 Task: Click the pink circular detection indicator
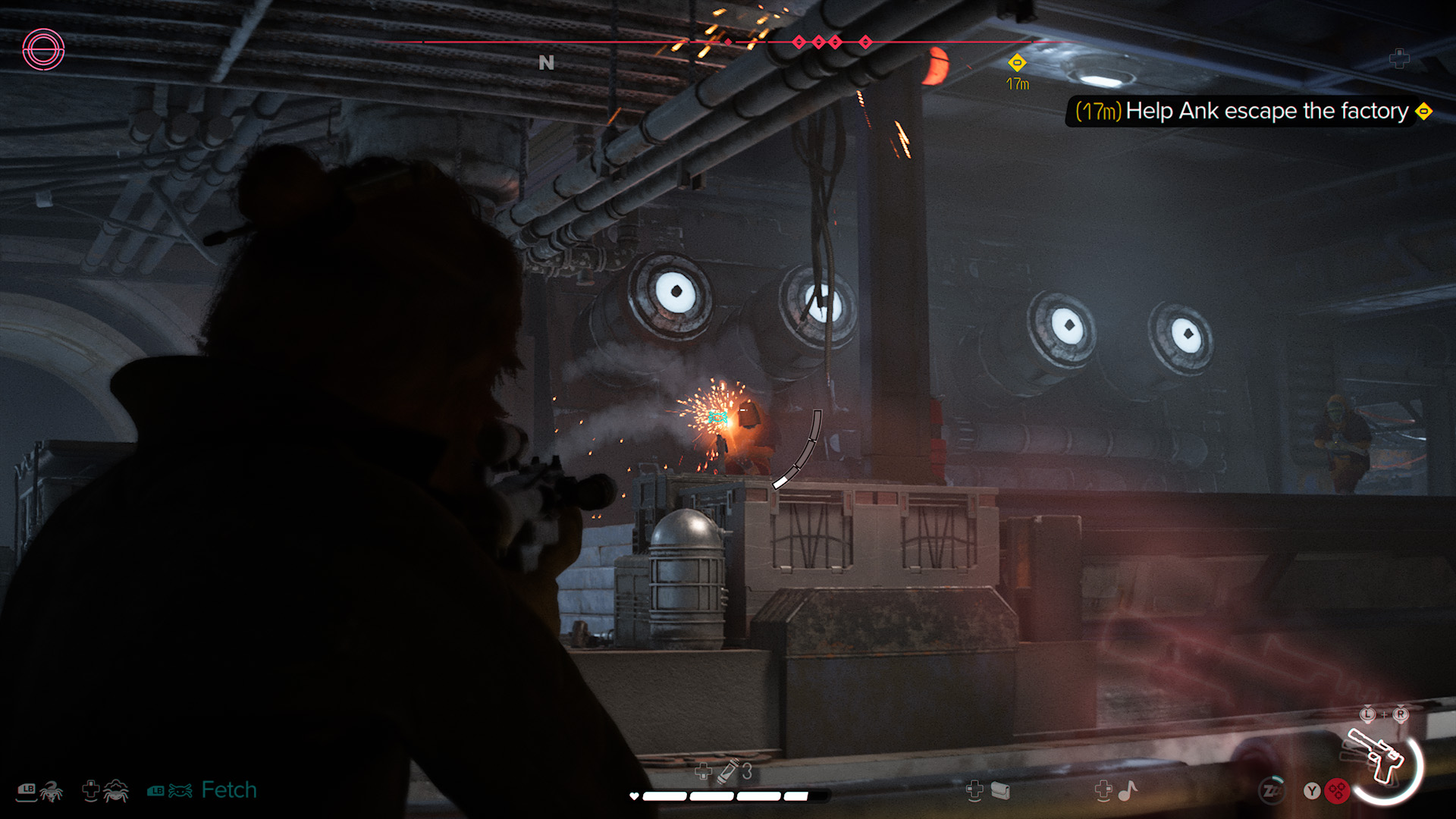(x=43, y=50)
